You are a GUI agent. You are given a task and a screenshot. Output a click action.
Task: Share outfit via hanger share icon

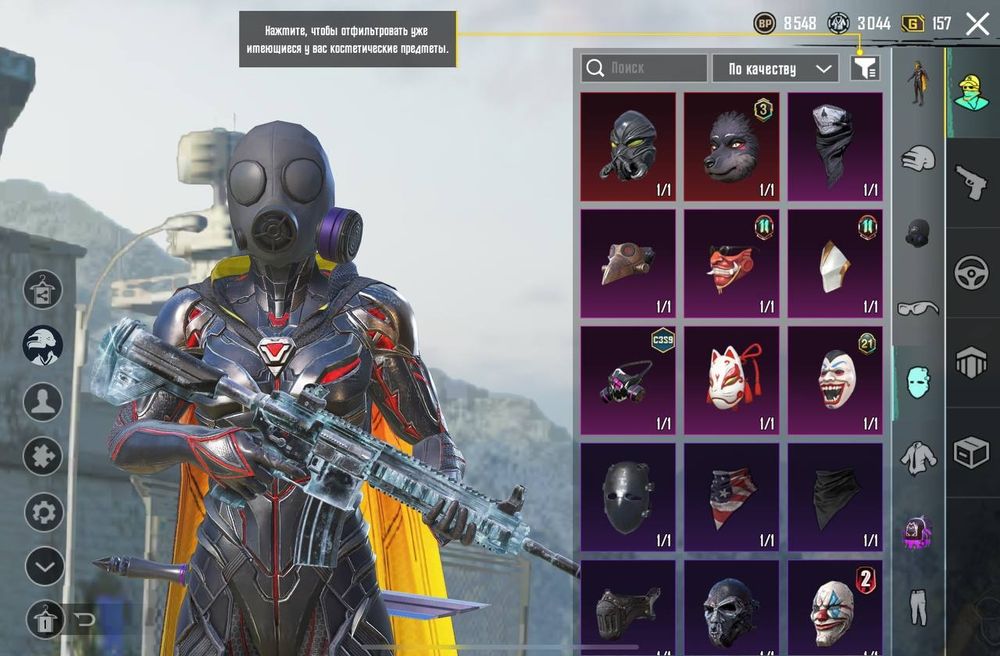tap(43, 289)
